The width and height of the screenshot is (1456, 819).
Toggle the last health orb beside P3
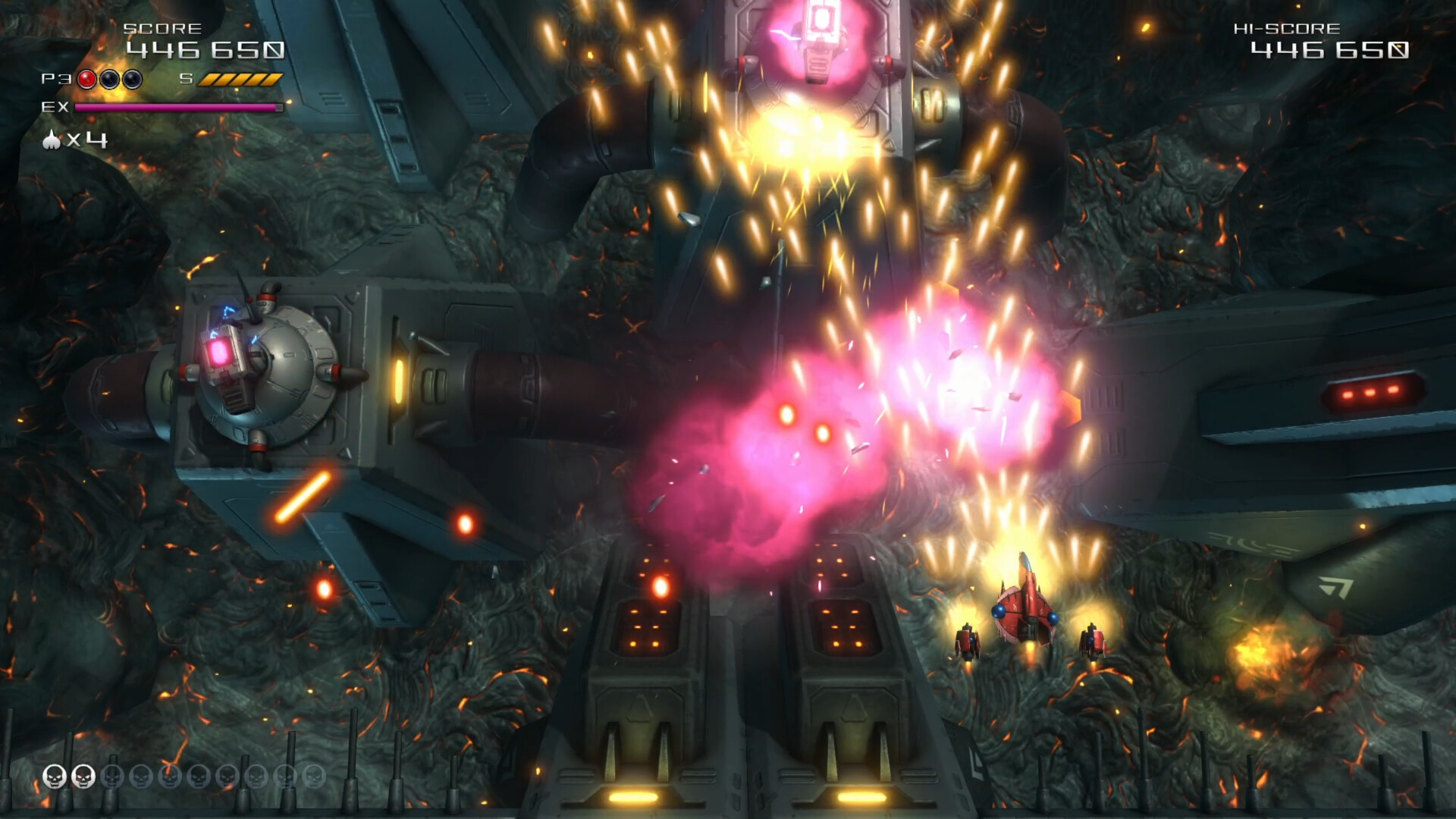(x=131, y=79)
